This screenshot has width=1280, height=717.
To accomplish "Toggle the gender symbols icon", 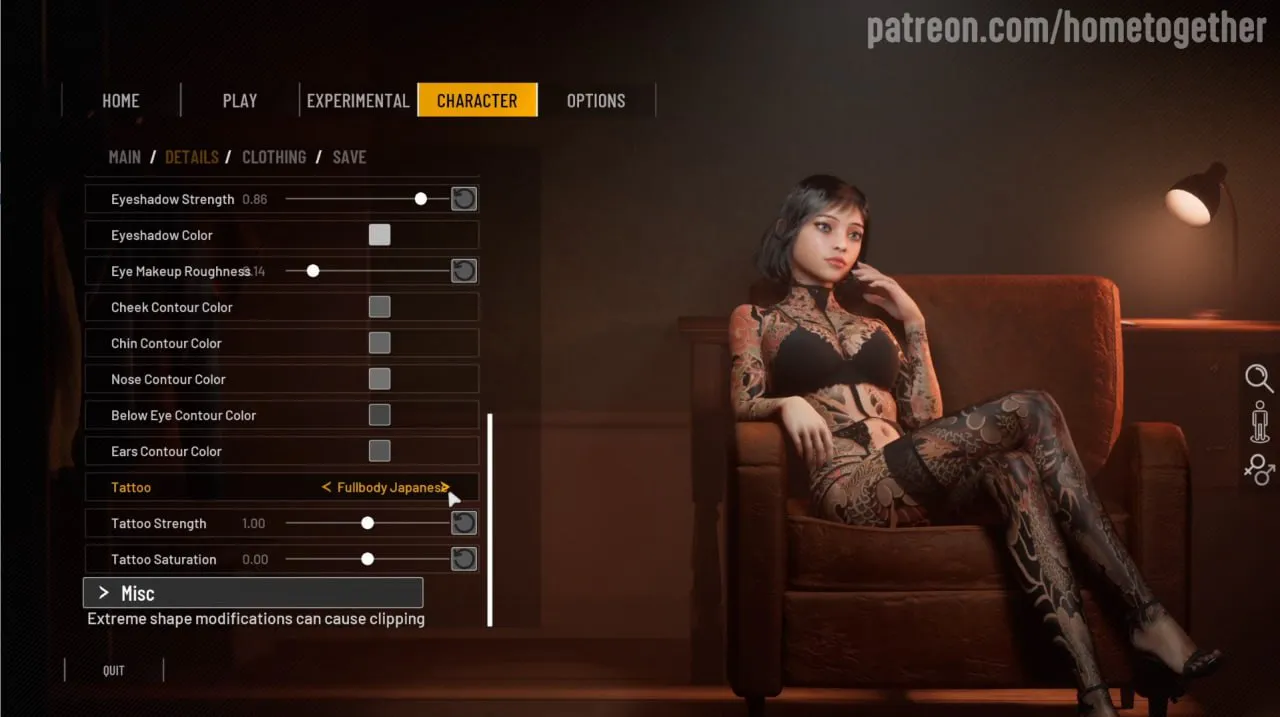I will click(x=1258, y=468).
